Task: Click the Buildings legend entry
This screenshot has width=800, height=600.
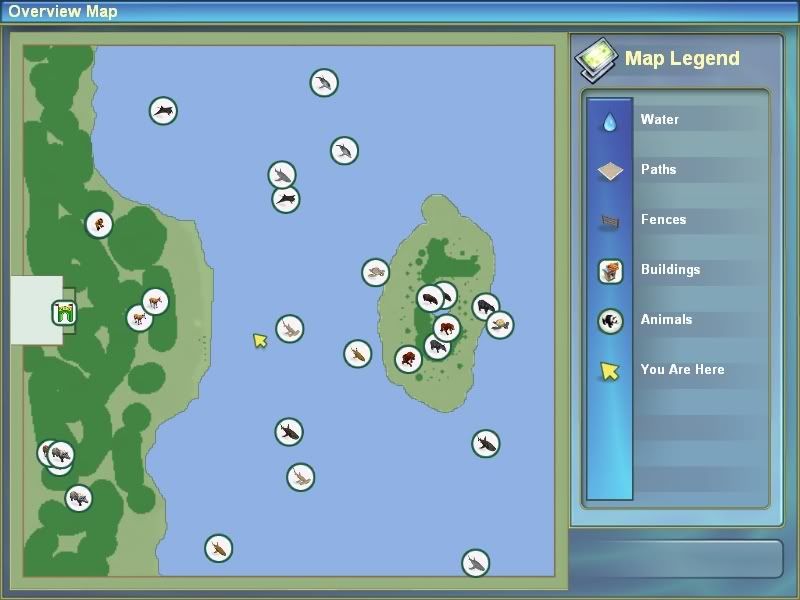Action: point(669,270)
